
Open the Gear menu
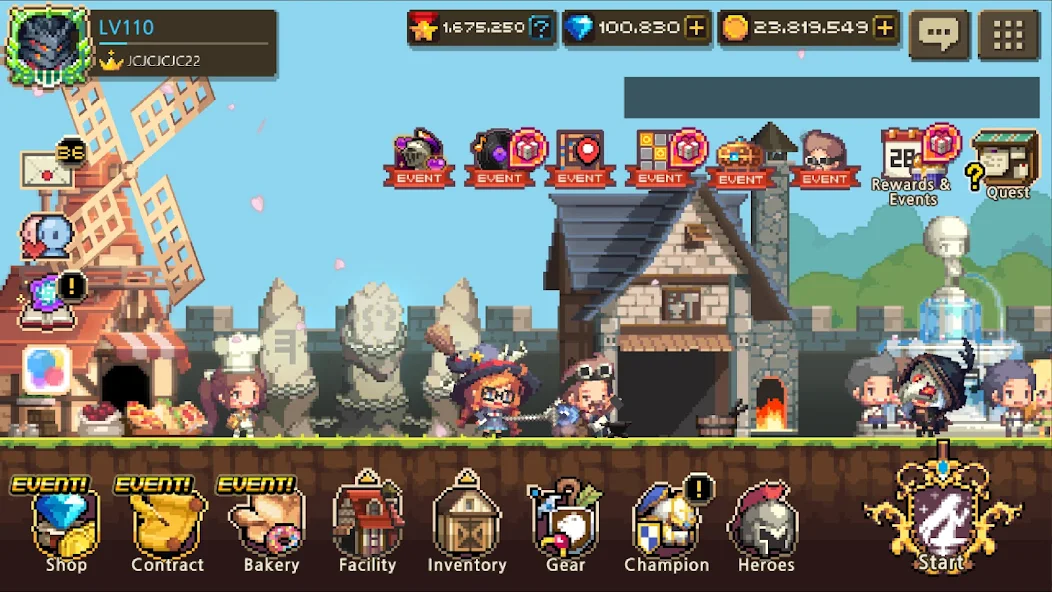pos(565,526)
